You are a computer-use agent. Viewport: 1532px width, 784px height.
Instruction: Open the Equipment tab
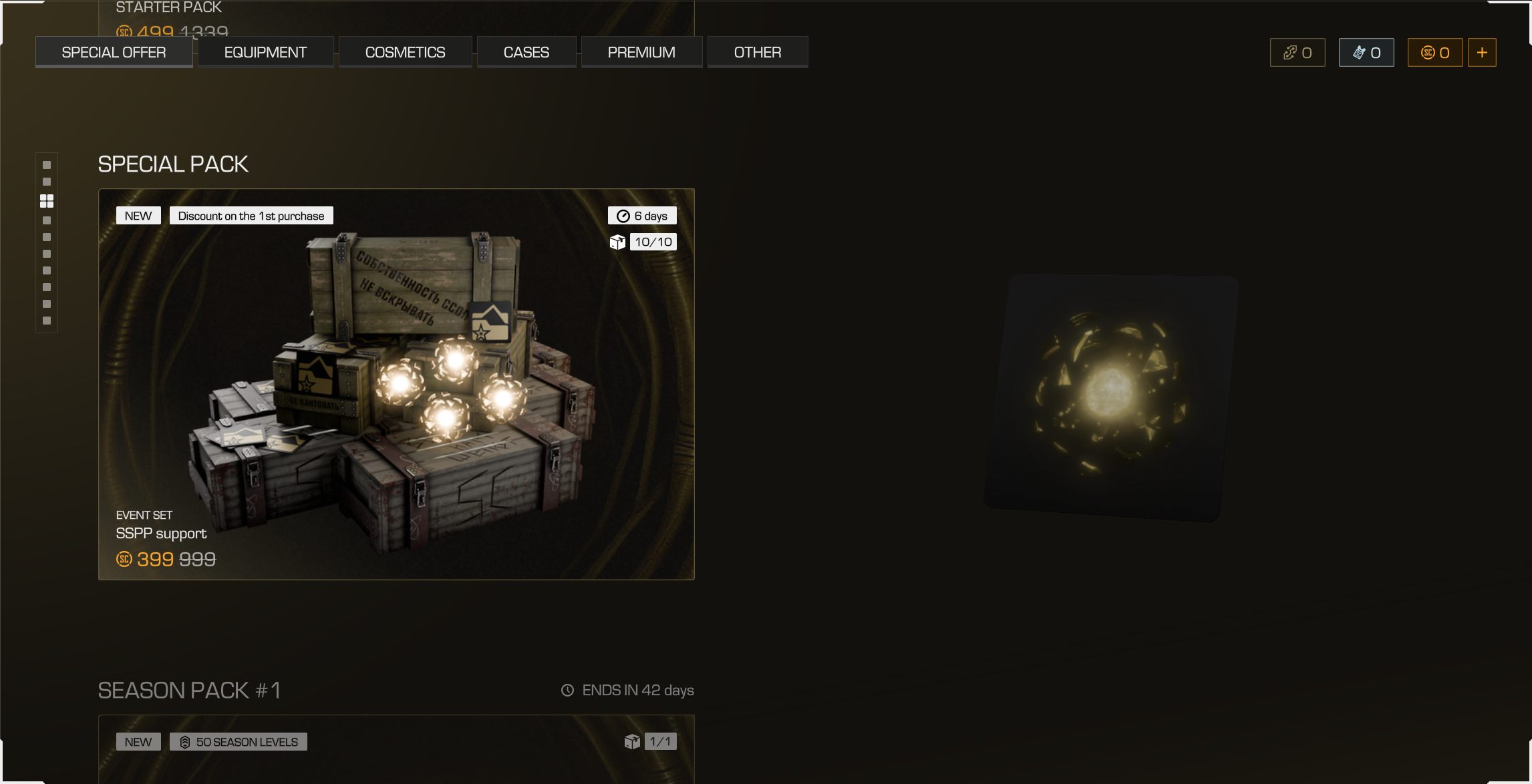coord(265,52)
